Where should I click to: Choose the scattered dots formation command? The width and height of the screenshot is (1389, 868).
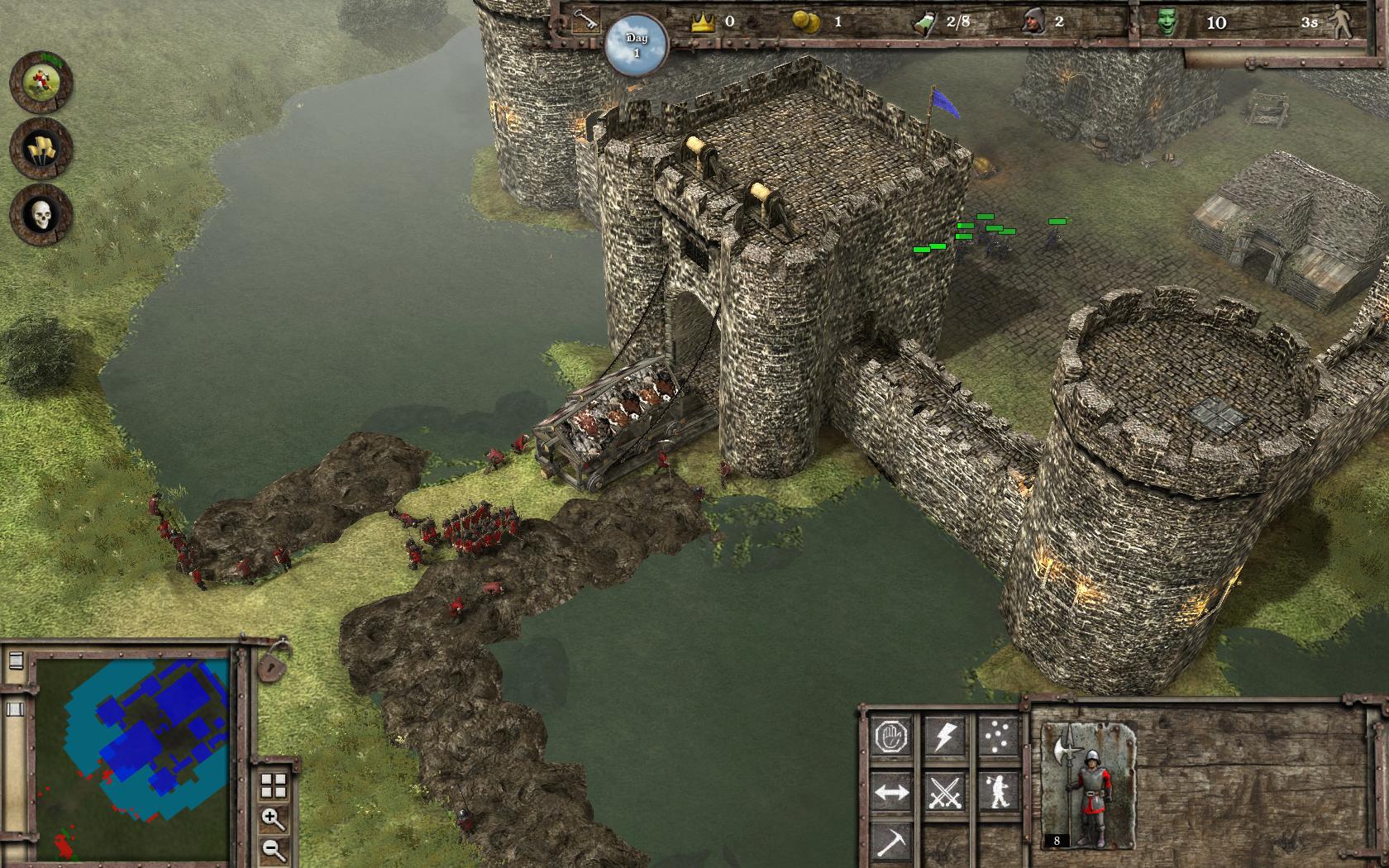(x=997, y=735)
